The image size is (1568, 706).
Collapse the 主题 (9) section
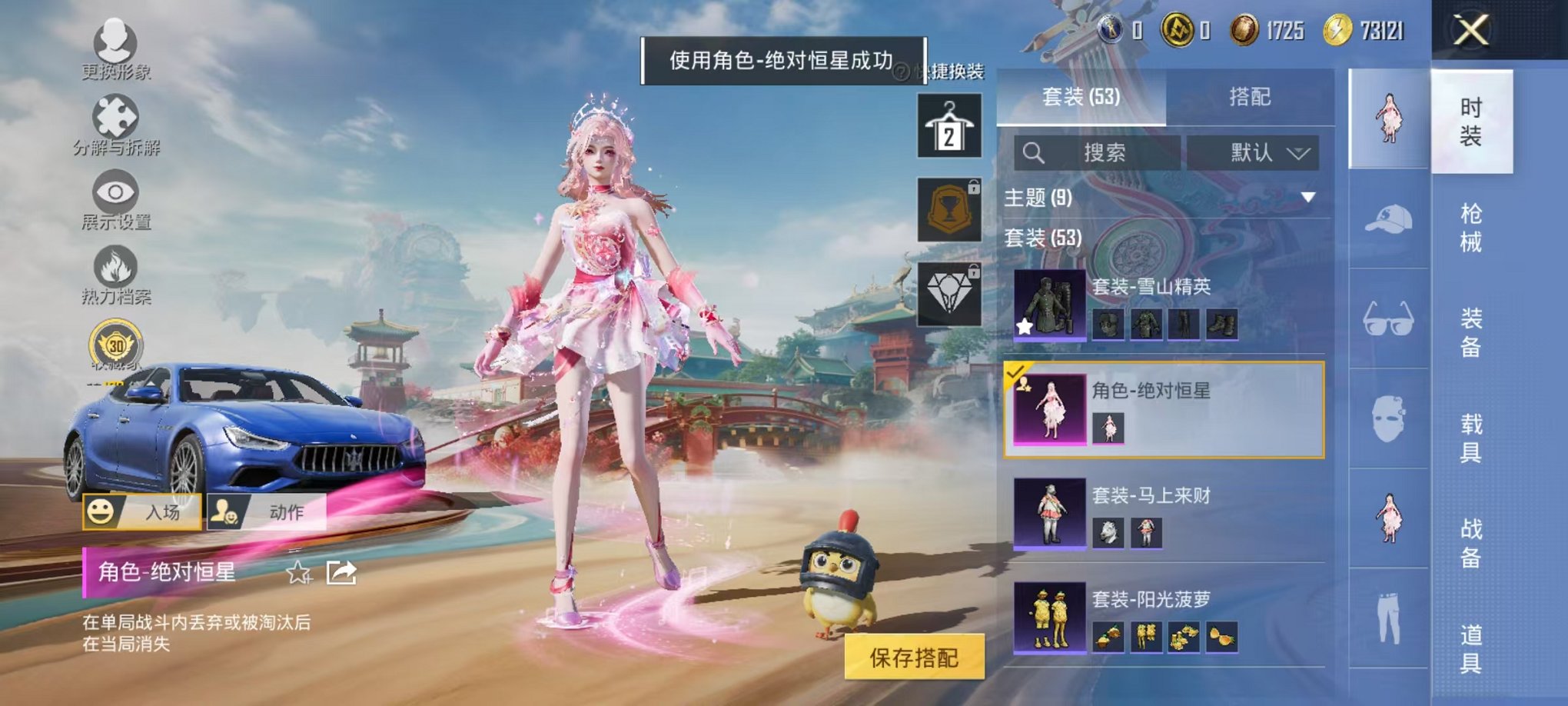(1307, 197)
